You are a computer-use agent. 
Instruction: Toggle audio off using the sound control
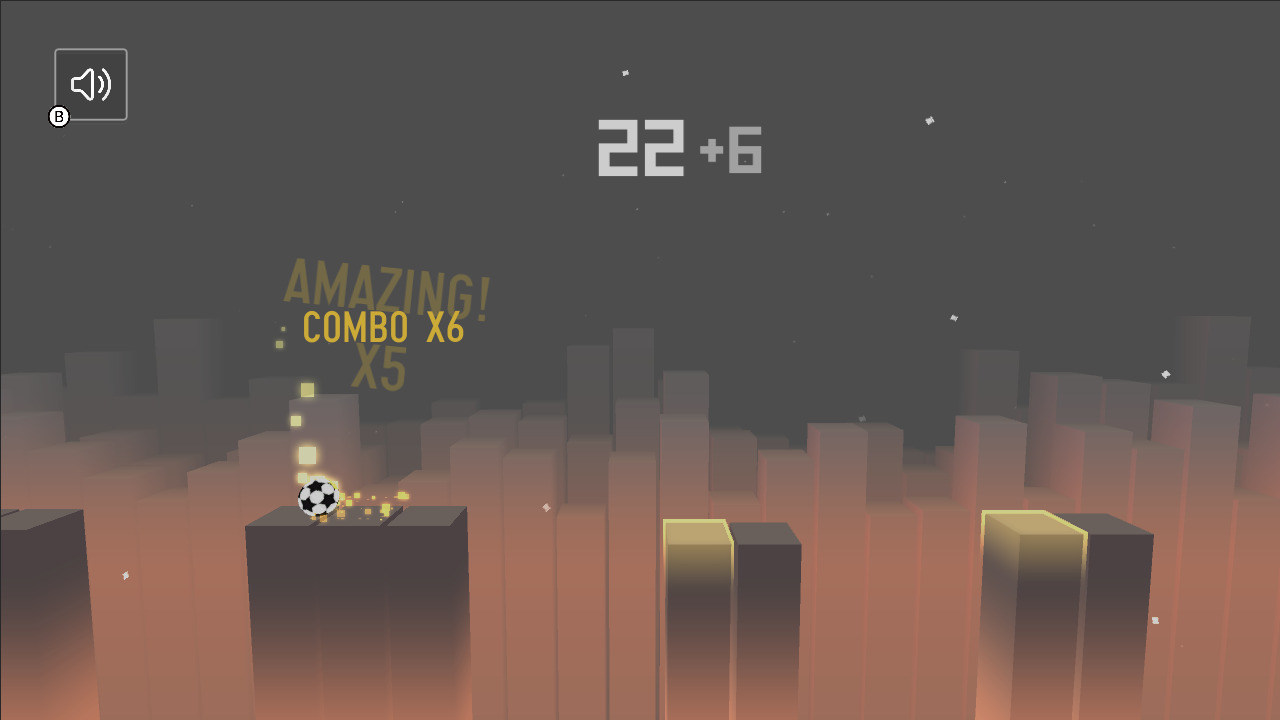(91, 83)
